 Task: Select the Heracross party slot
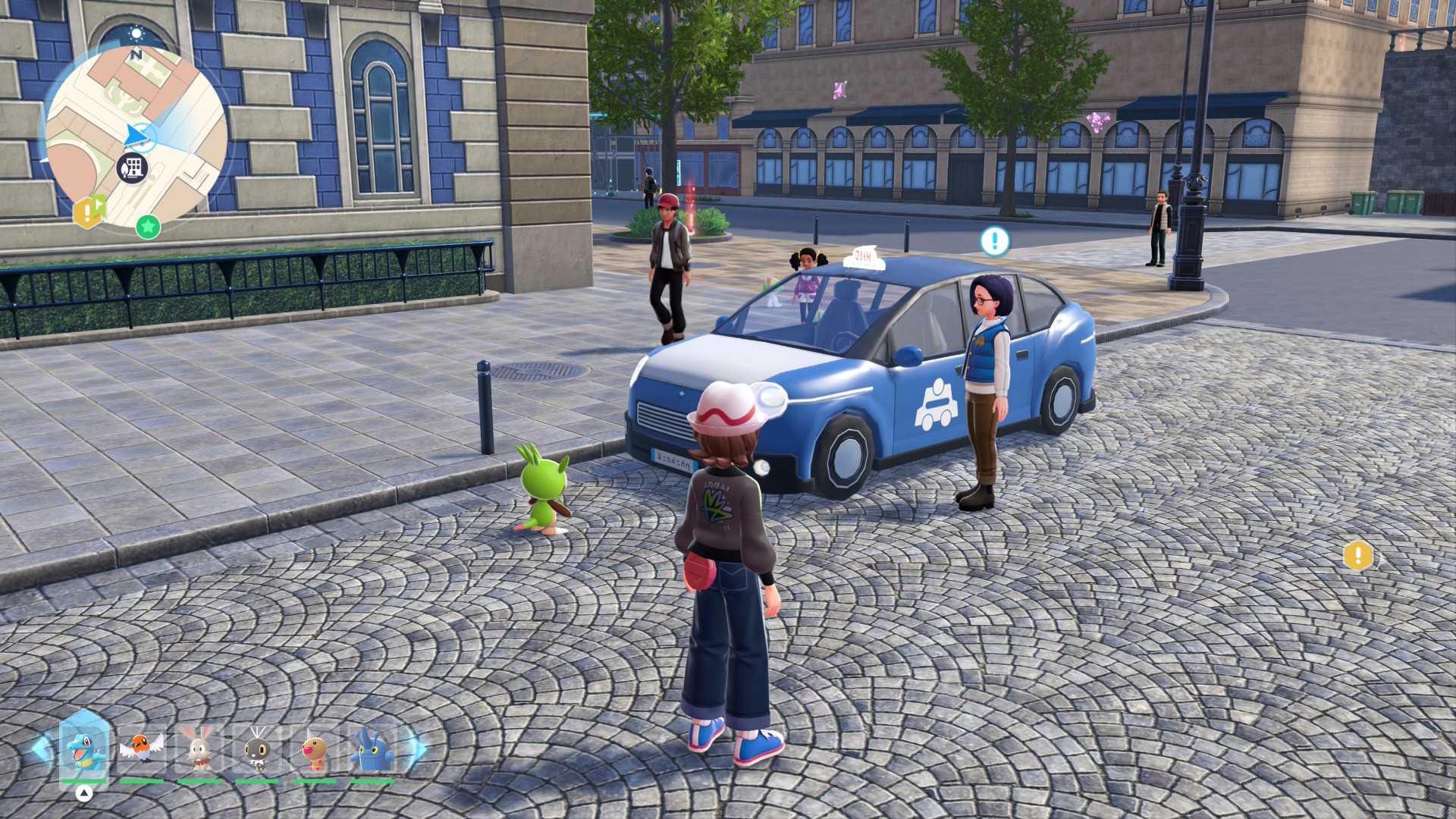(x=372, y=748)
